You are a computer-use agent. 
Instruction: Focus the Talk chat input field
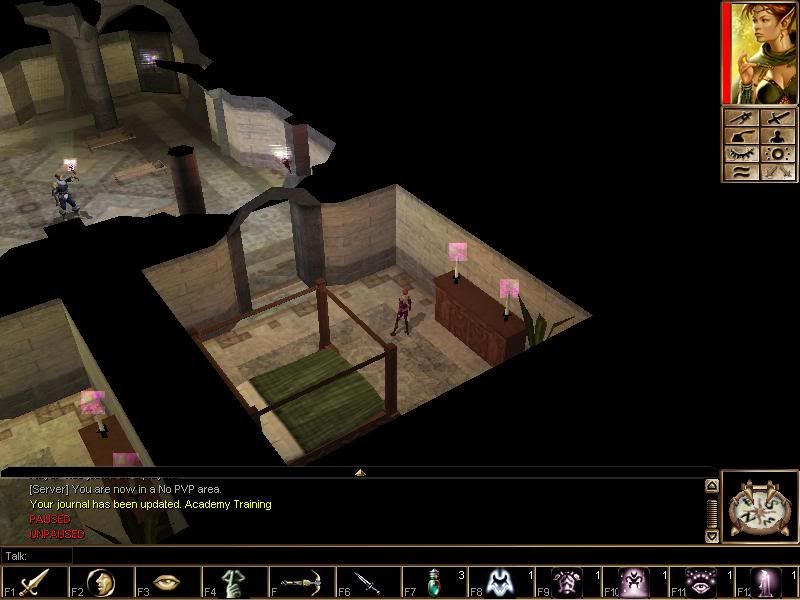click(380, 555)
